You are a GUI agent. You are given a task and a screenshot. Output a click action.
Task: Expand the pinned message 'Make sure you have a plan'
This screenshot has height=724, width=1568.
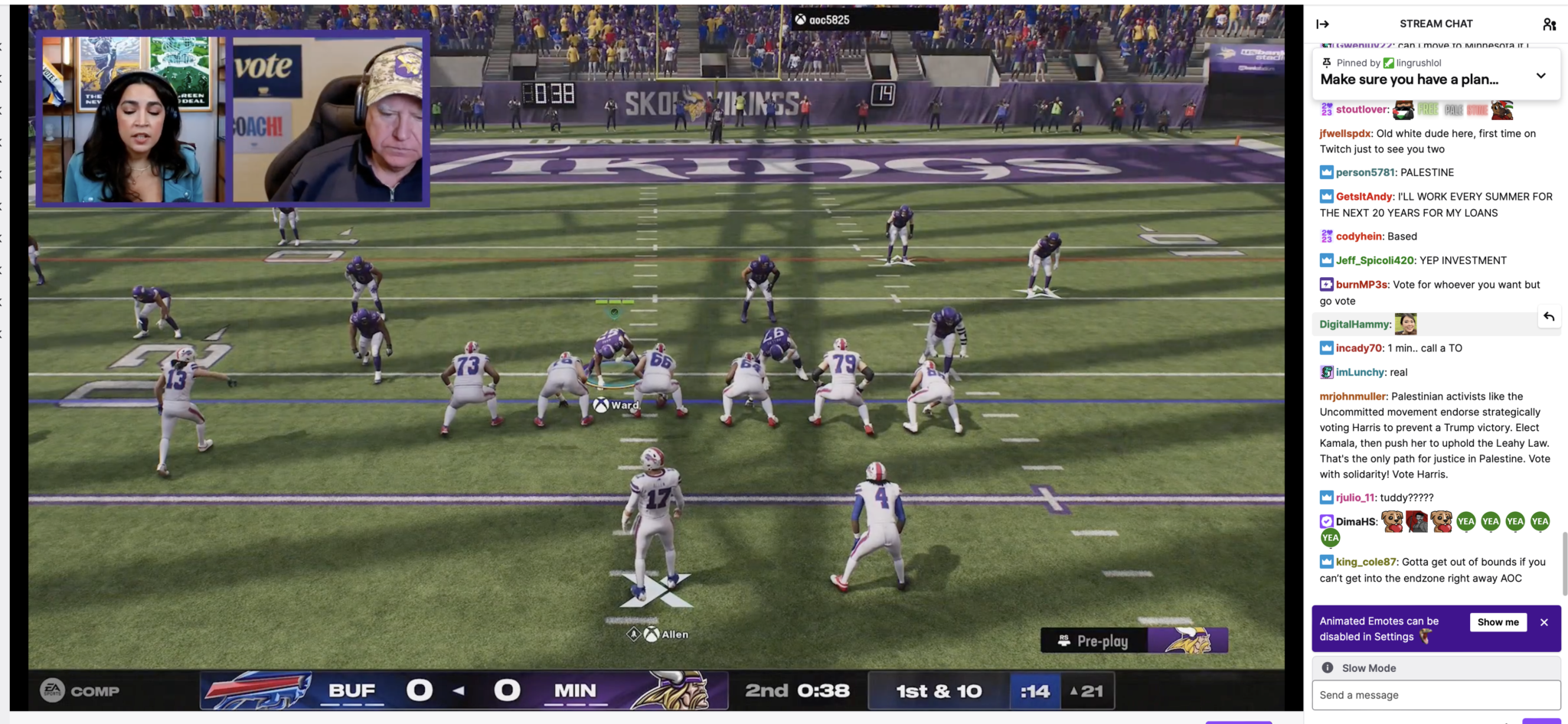(x=1540, y=75)
